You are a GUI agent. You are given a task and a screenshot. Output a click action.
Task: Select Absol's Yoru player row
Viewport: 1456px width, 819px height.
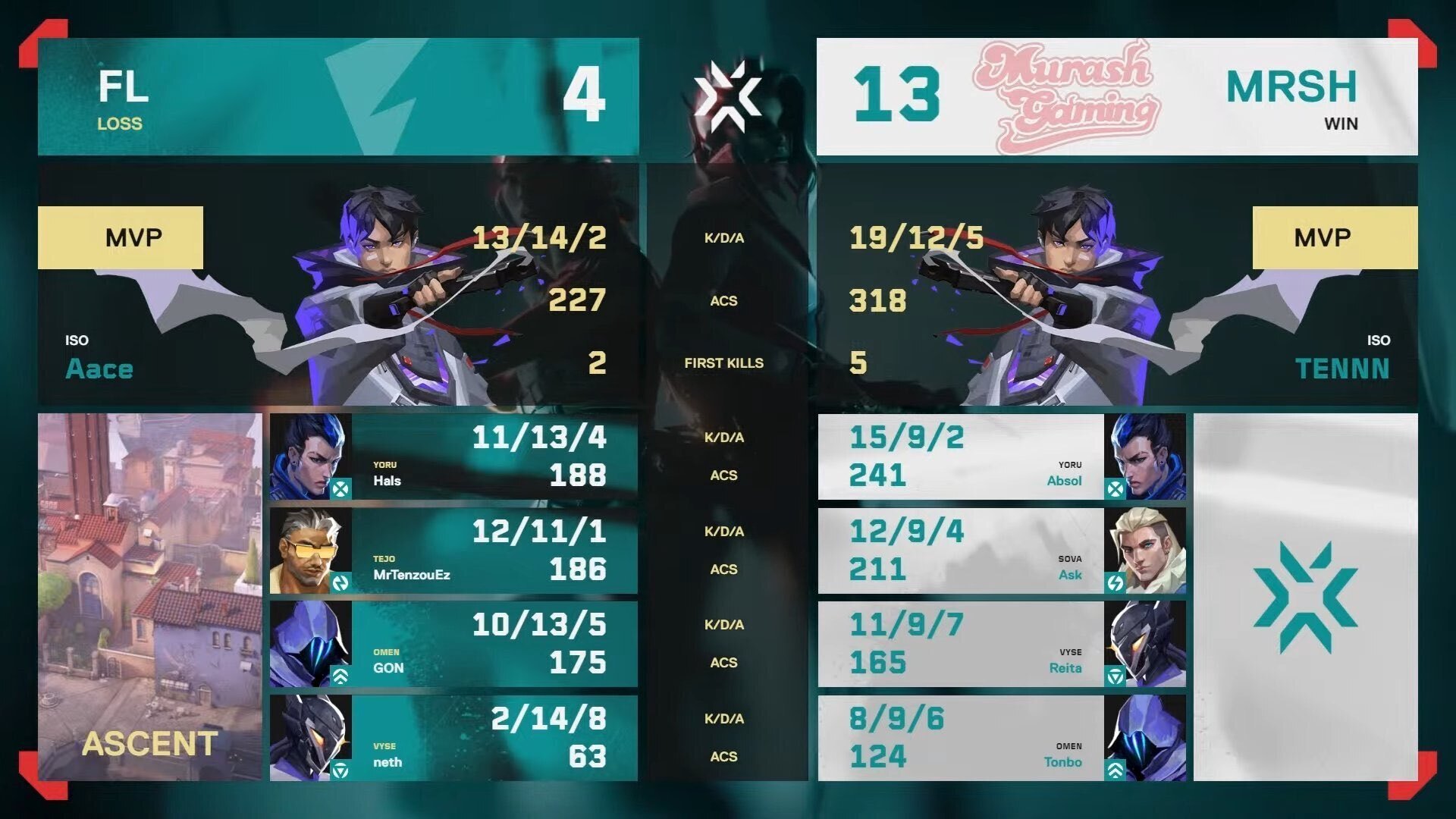click(x=1001, y=457)
